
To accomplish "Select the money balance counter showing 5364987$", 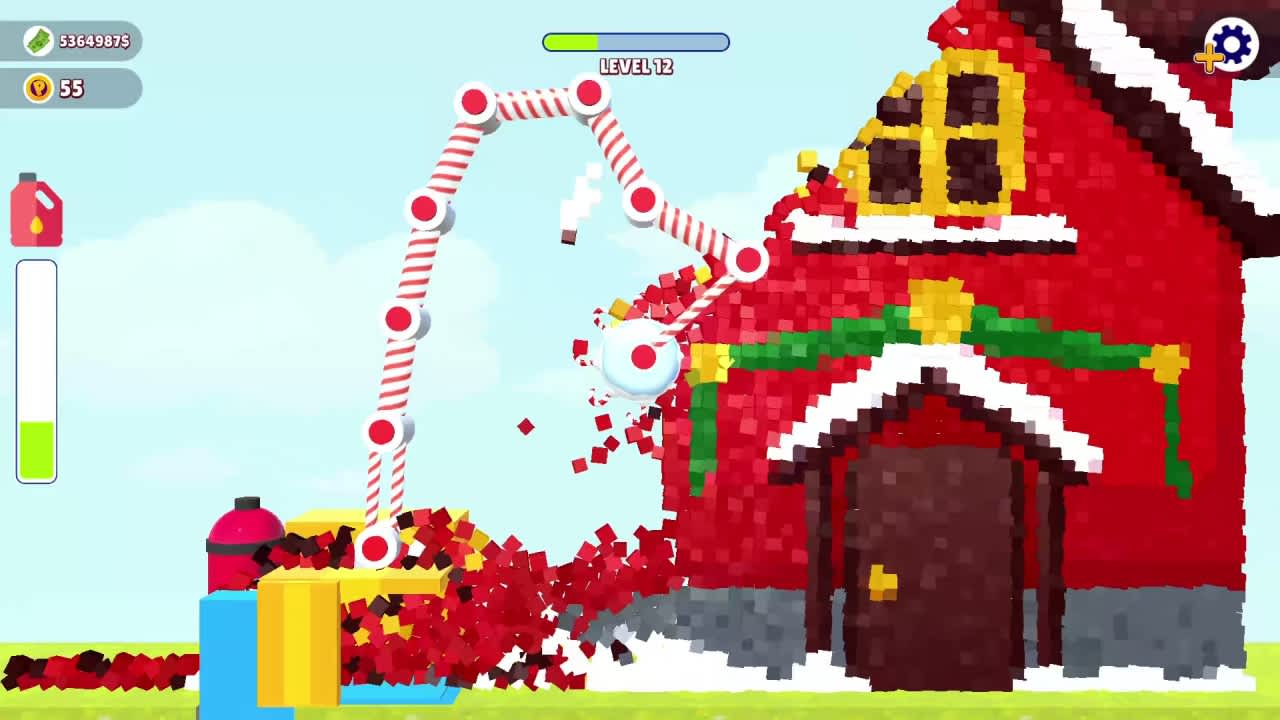I will (80, 42).
